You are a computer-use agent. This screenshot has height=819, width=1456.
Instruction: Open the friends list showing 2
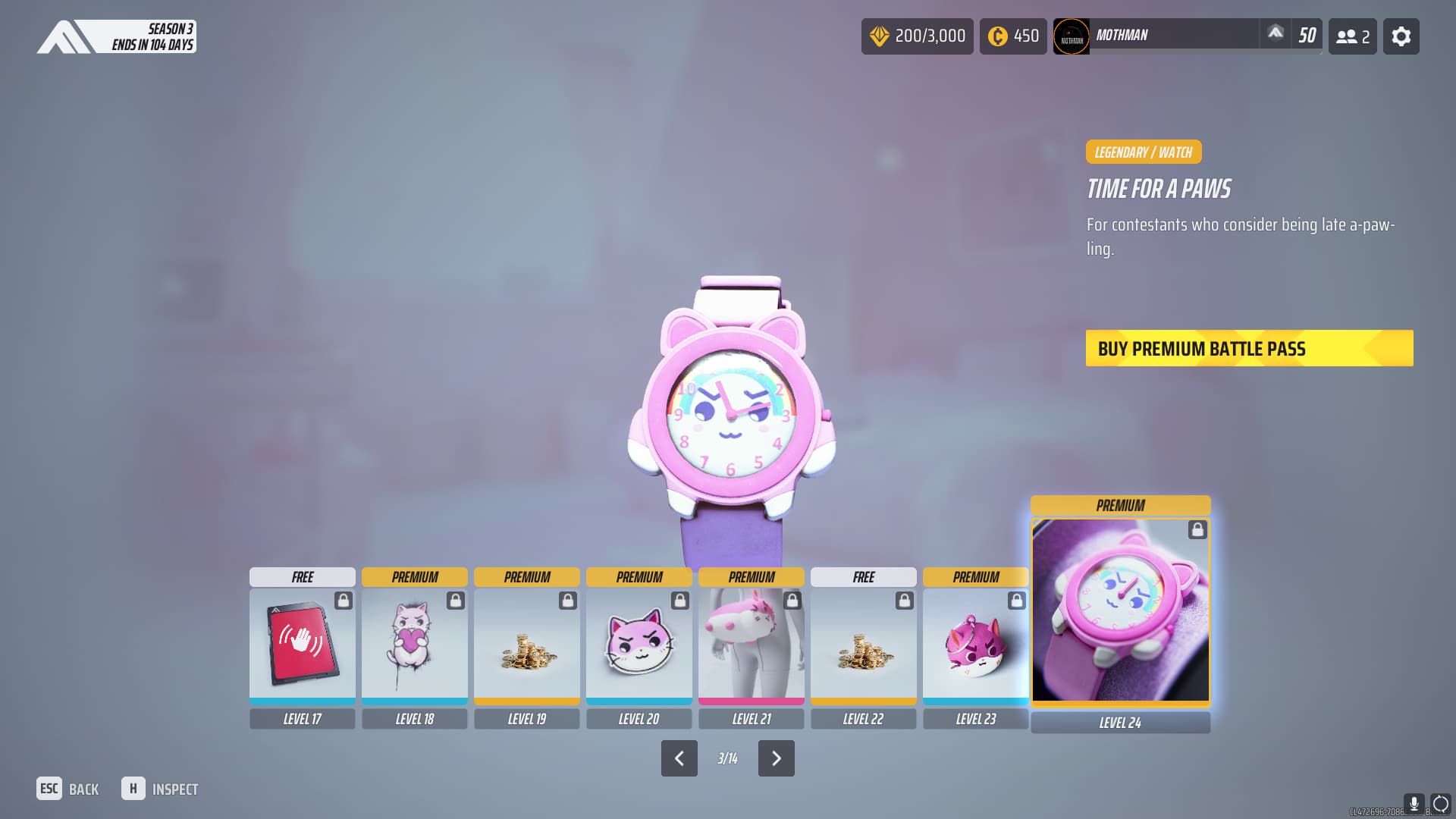1352,36
